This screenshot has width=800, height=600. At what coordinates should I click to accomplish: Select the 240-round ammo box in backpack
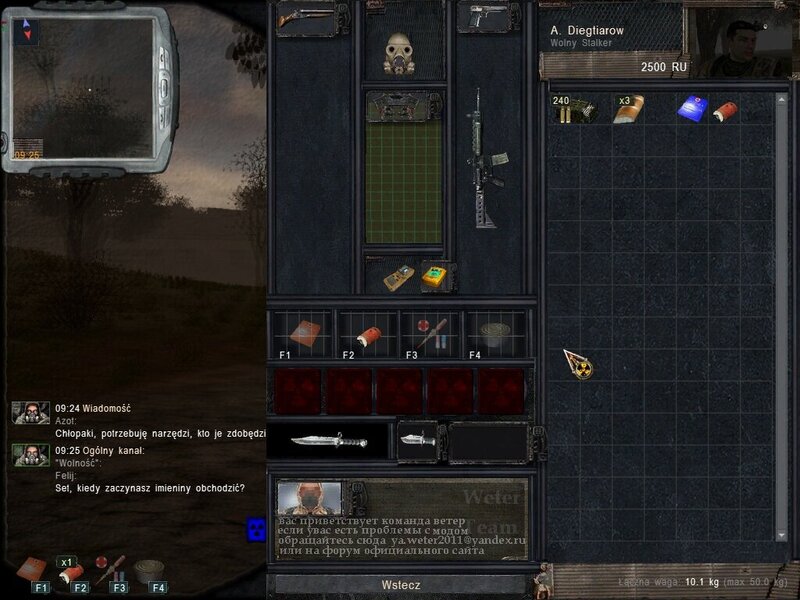[x=574, y=110]
